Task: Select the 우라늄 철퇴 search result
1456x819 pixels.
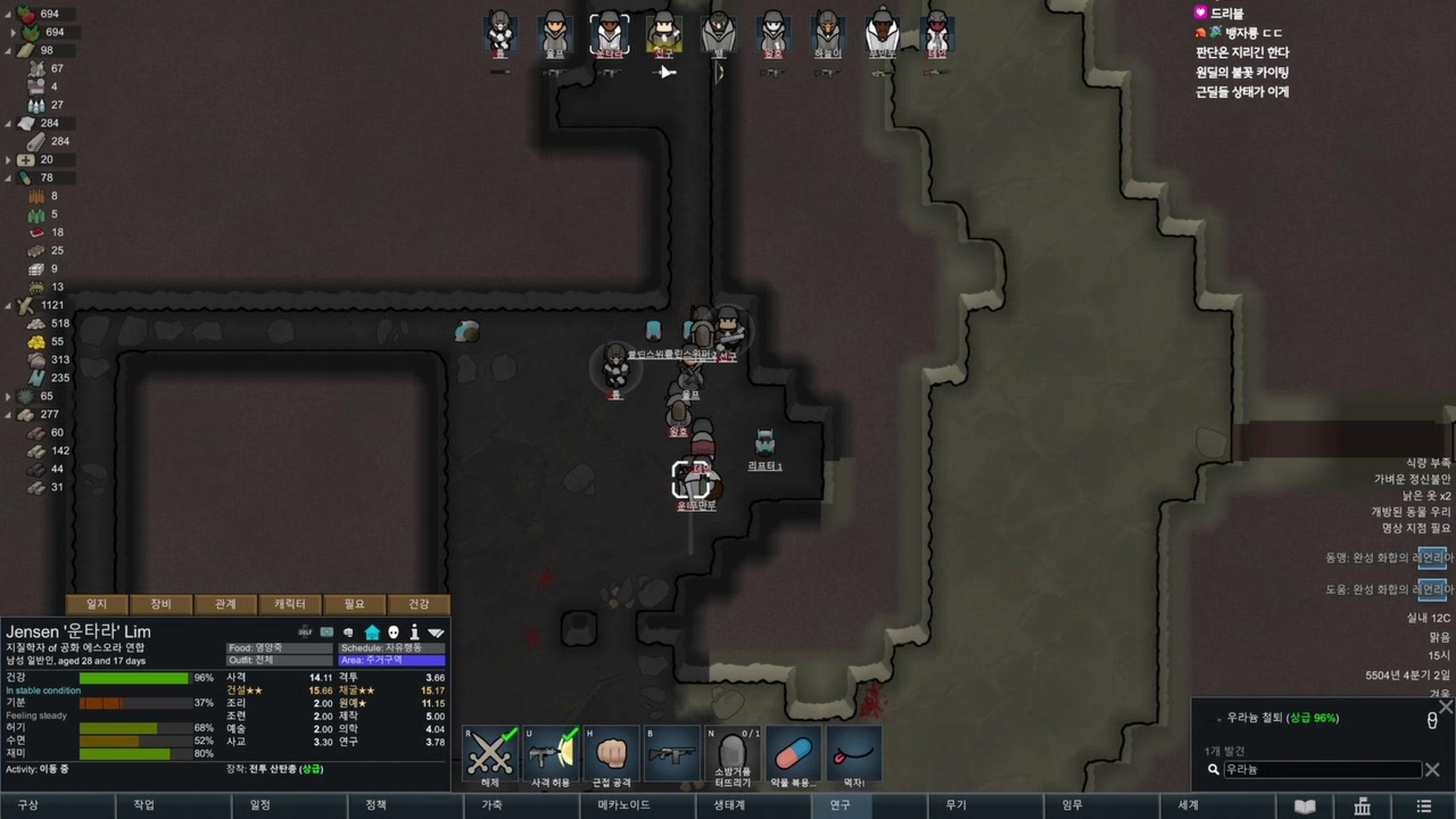Action: pos(1282,718)
